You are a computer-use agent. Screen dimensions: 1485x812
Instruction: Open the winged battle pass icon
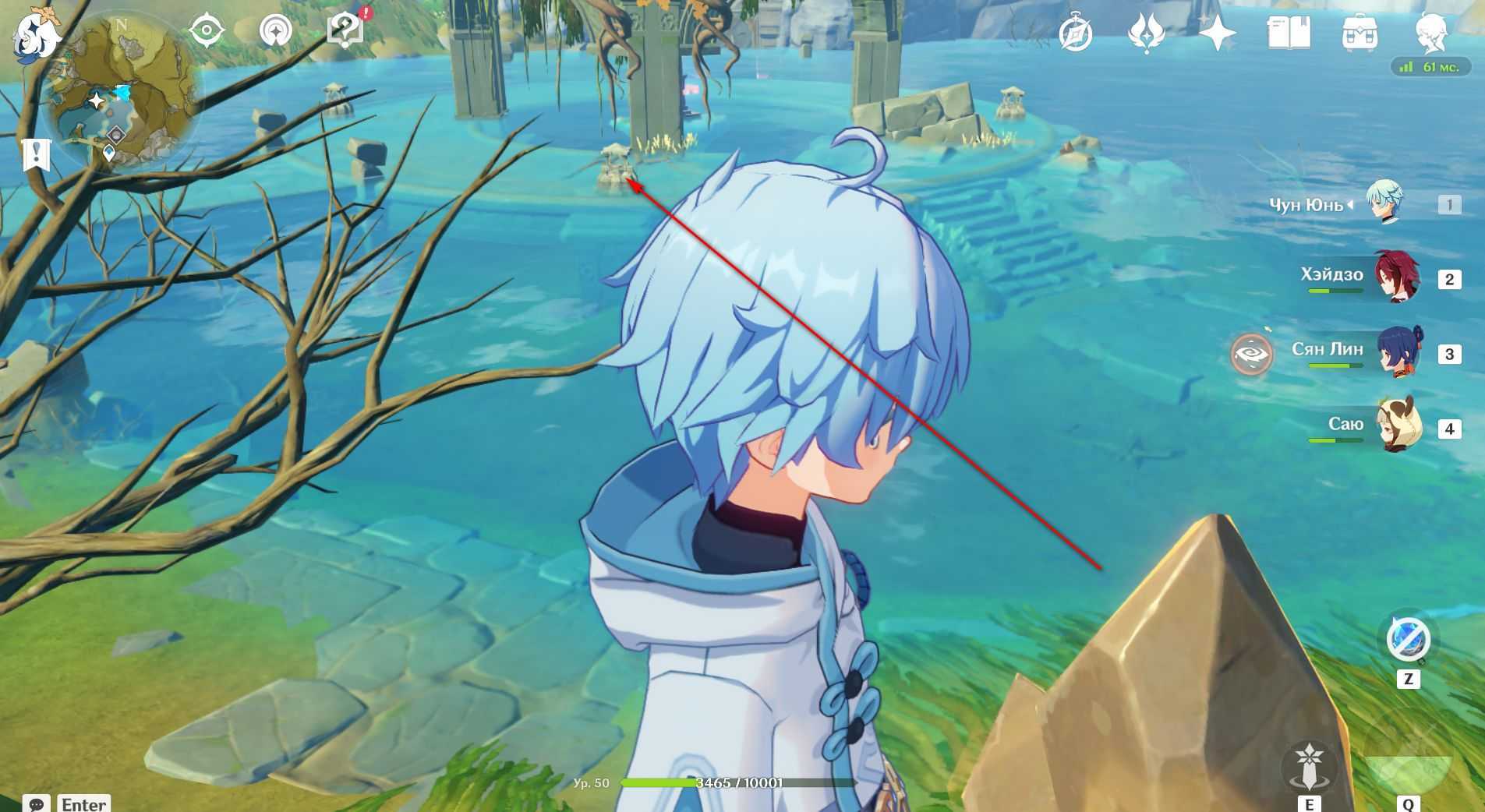point(1146,34)
